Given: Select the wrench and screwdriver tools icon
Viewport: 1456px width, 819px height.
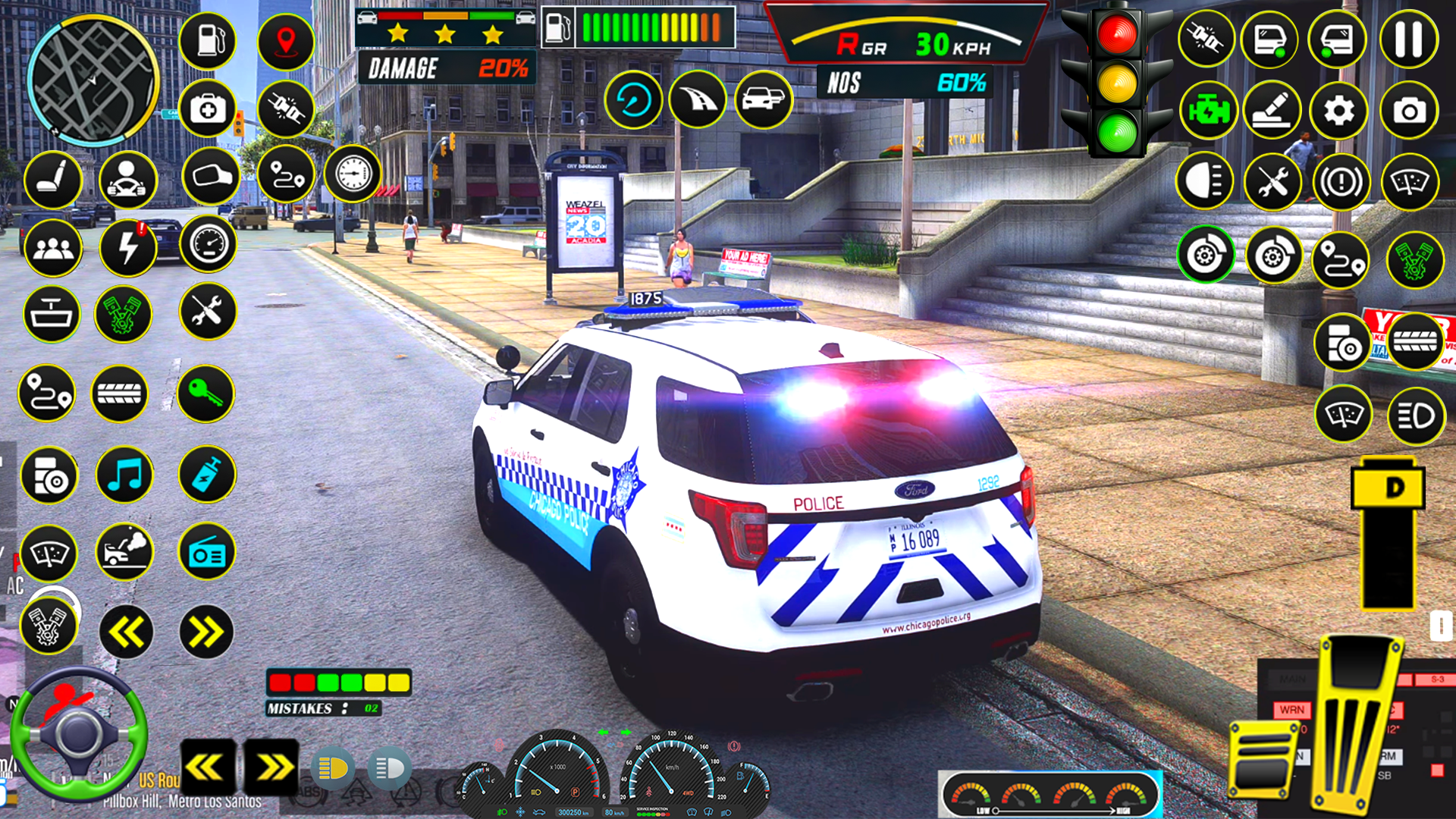Looking at the screenshot, I should 206,312.
